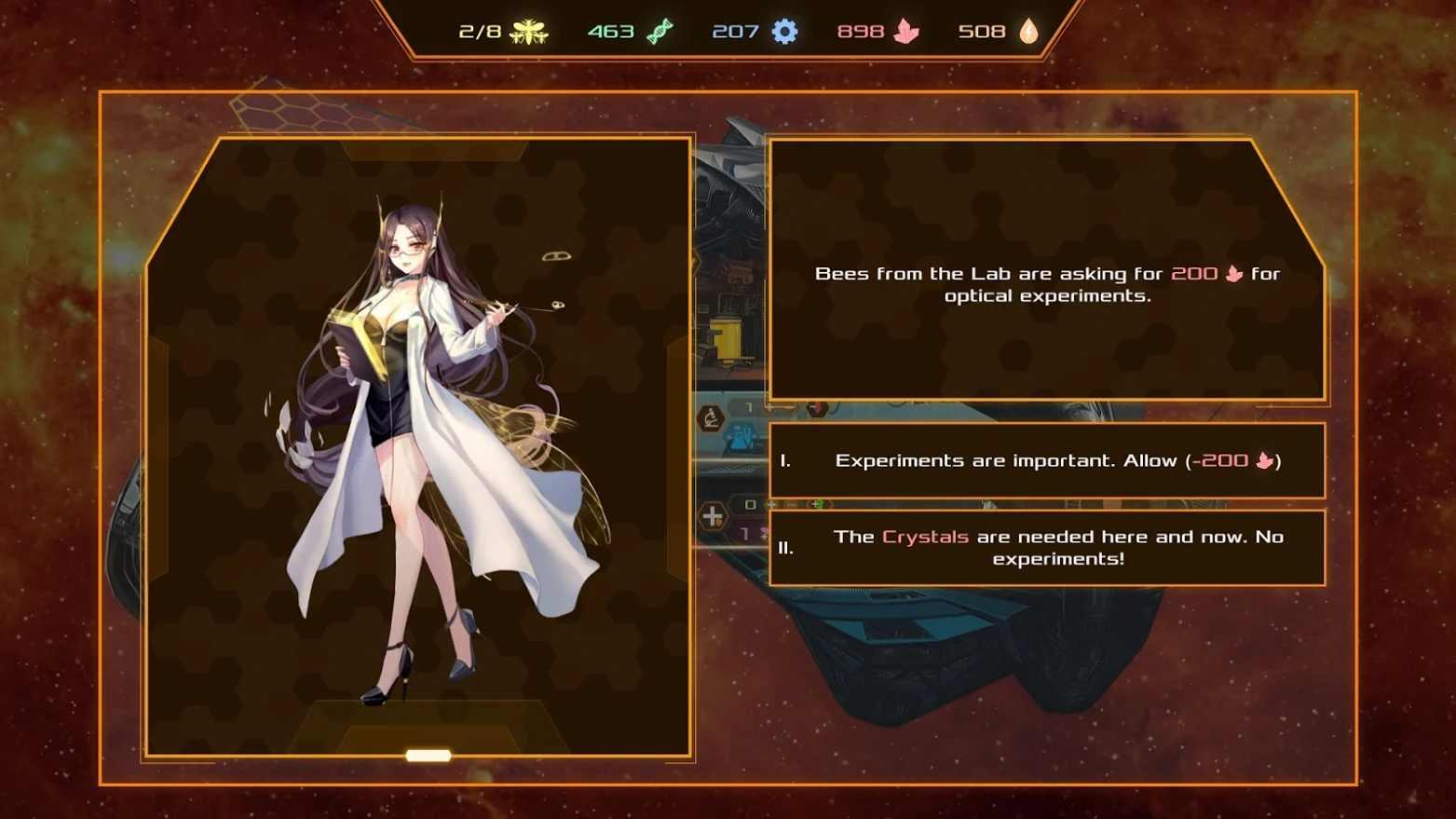
Task: Click the orange energy droplet resource icon
Action: click(x=1027, y=31)
